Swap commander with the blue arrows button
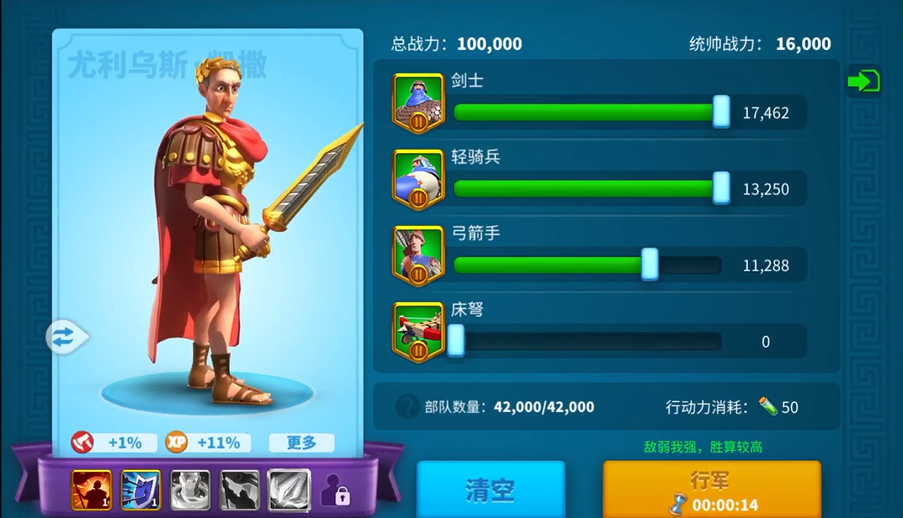 tap(64, 337)
